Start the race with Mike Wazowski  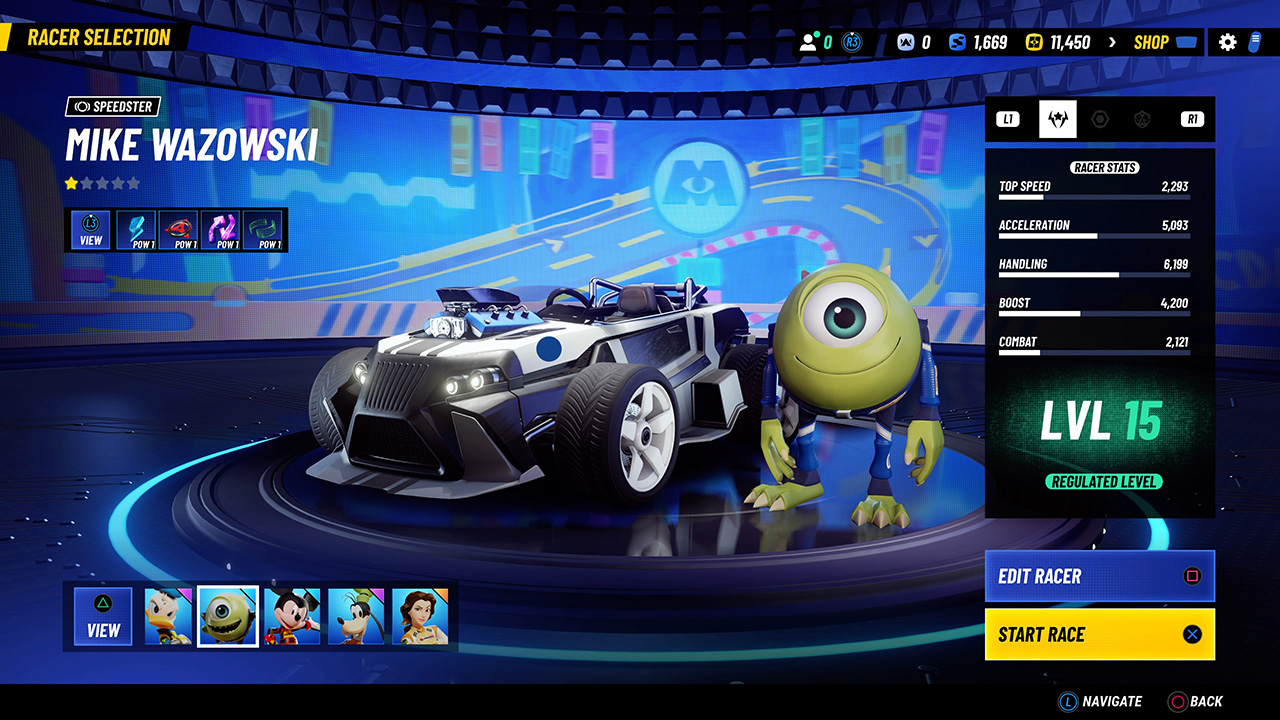pyautogui.click(x=1099, y=634)
